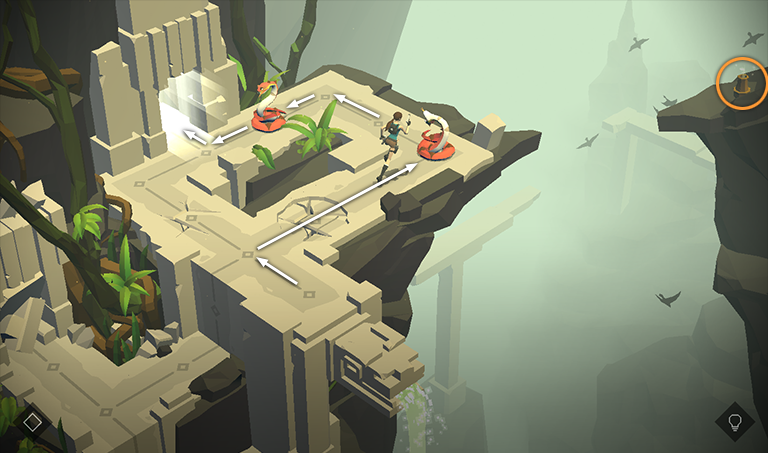The height and width of the screenshot is (453, 768).
Task: Show a hint with the lightbulb icon
Action: click(734, 421)
